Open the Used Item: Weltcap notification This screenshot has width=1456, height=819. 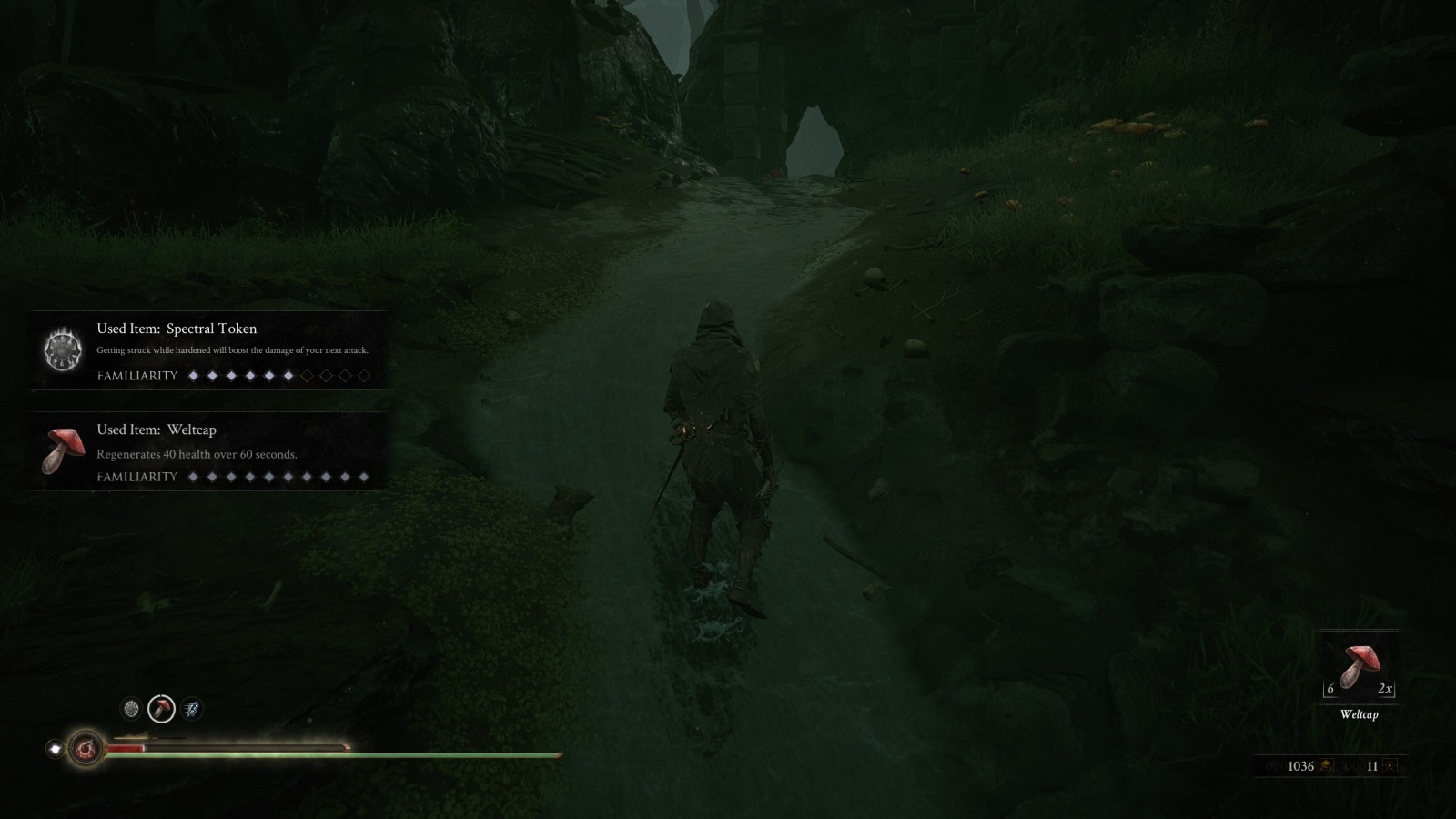[x=209, y=451]
